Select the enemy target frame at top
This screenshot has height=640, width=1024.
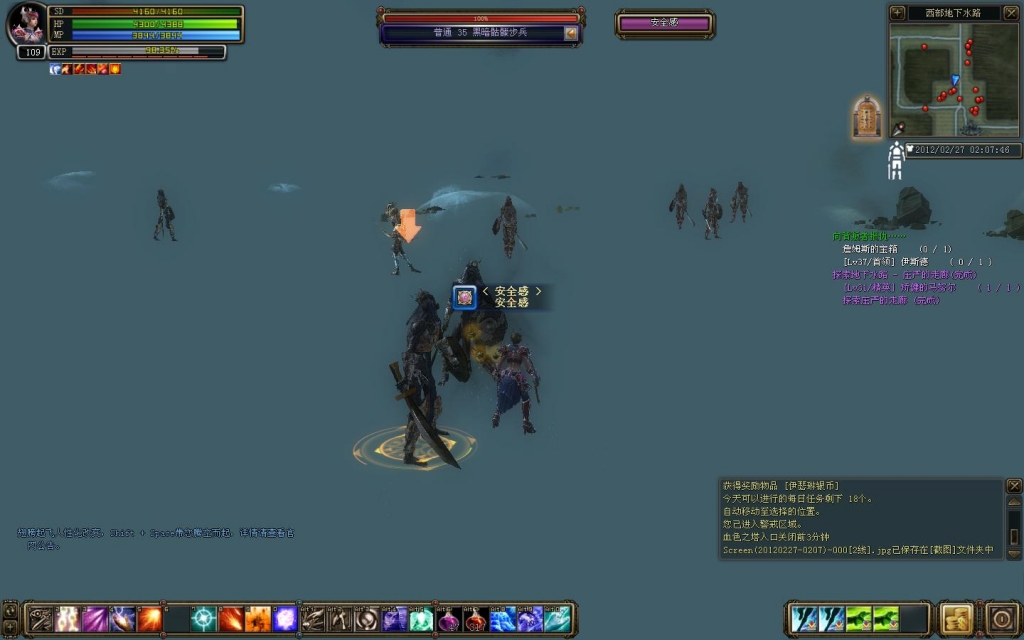click(481, 26)
